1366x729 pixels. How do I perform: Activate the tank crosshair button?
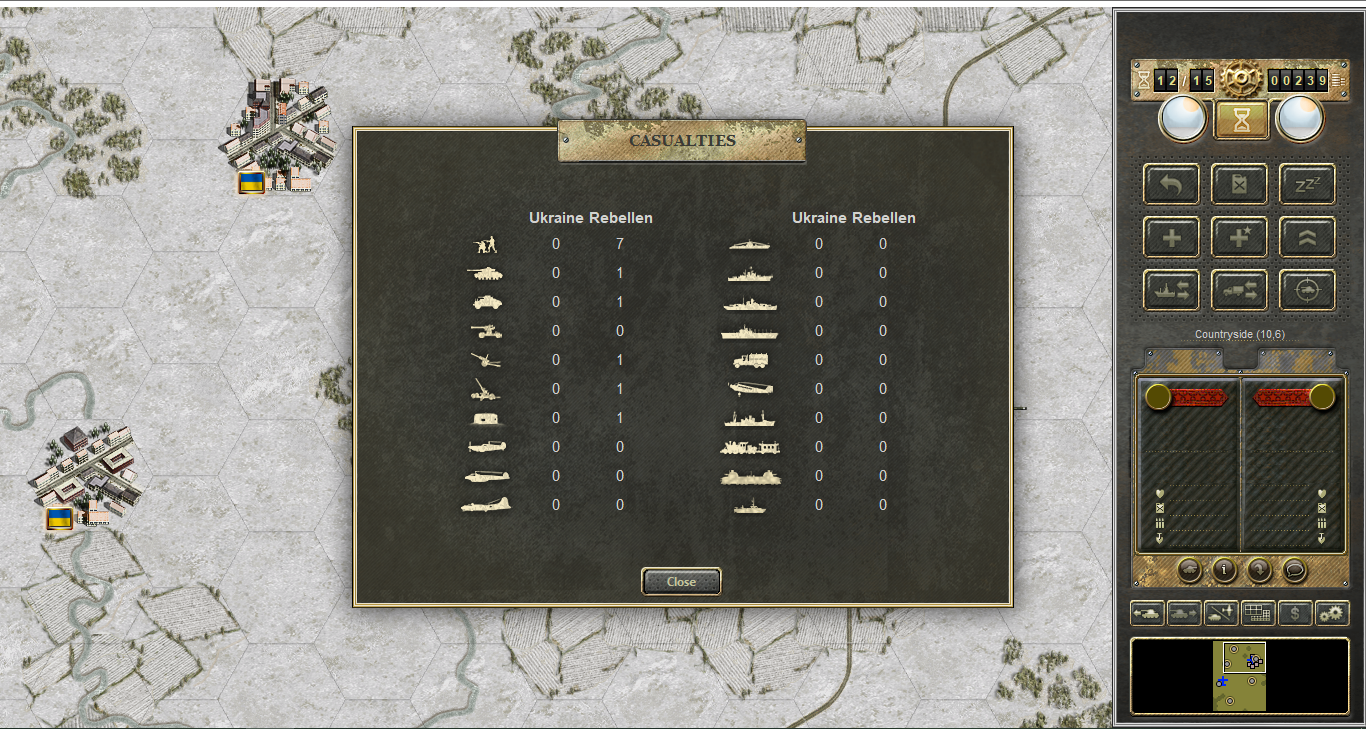pos(1308,290)
